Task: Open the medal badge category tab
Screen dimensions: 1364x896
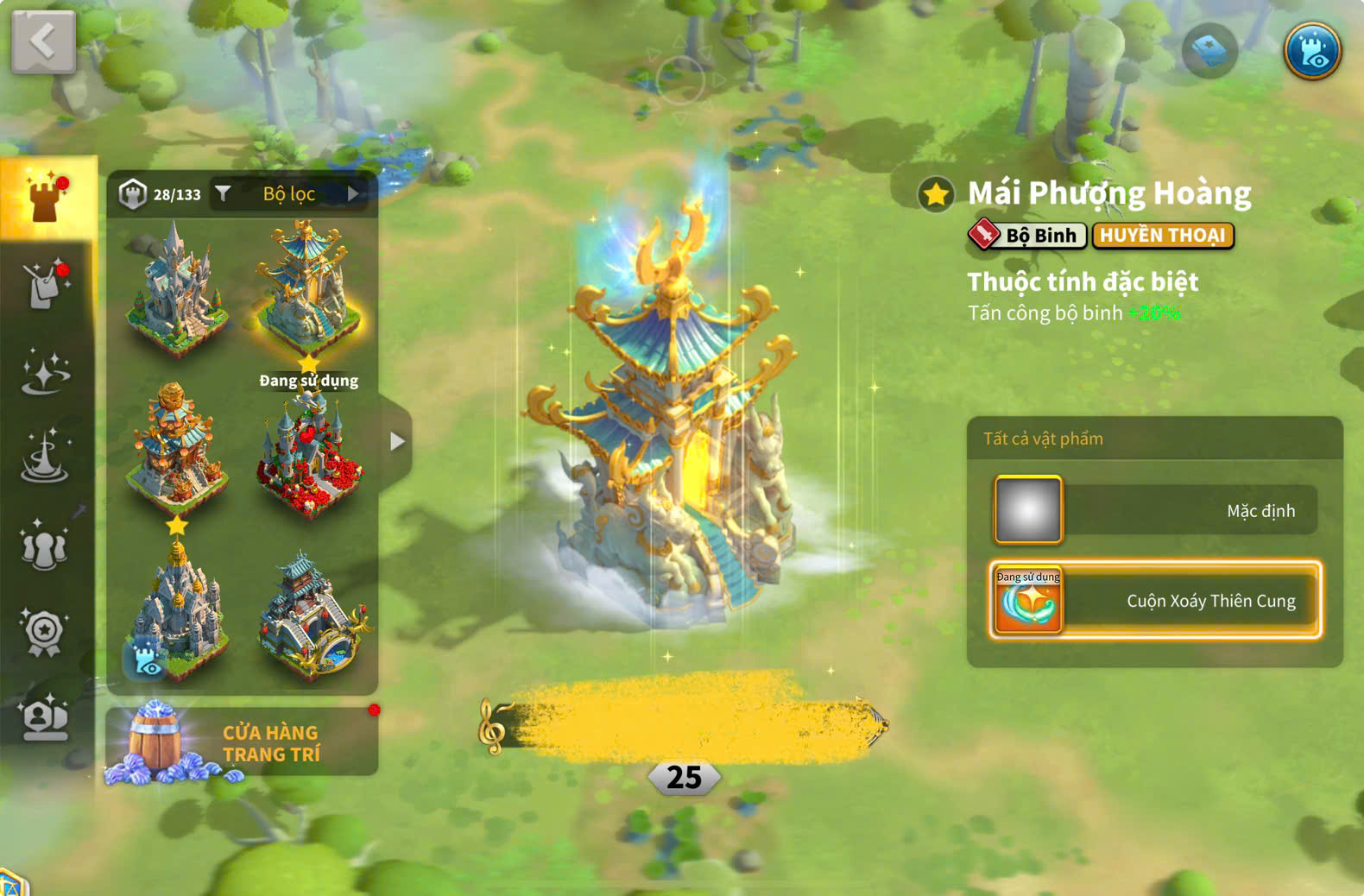Action: 45,633
